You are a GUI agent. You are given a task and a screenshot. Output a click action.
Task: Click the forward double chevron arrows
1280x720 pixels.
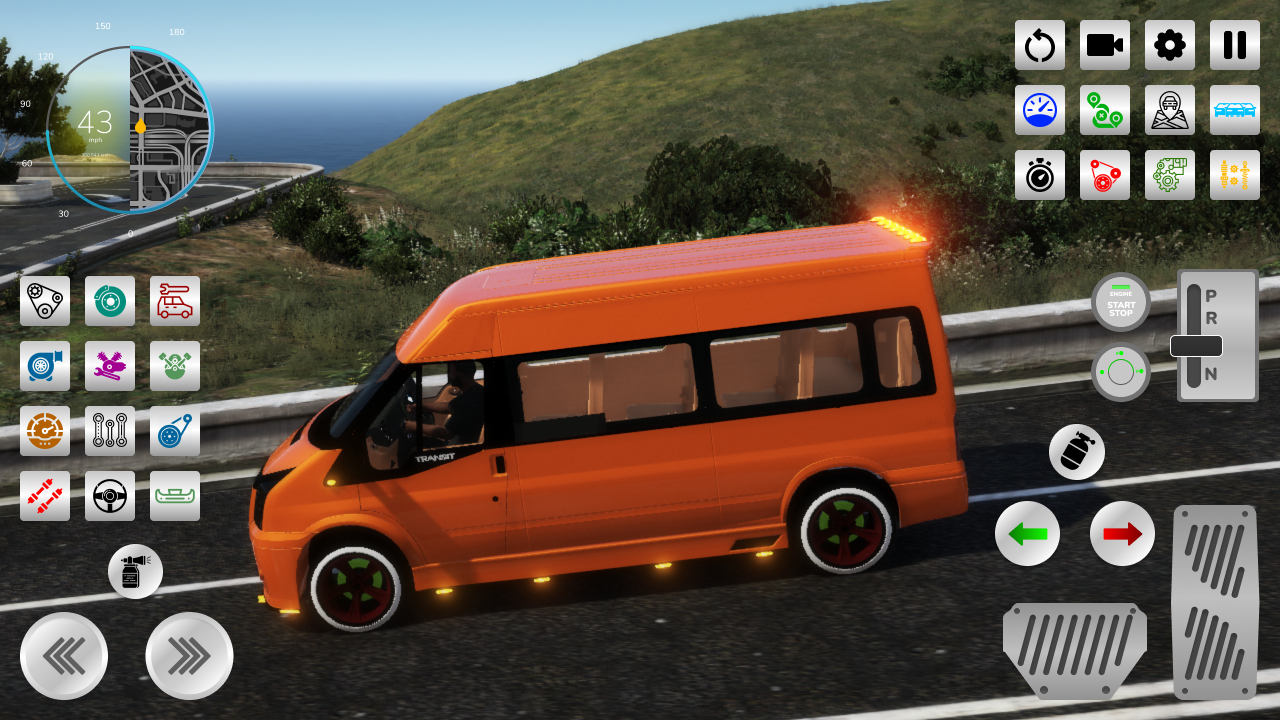(189, 655)
